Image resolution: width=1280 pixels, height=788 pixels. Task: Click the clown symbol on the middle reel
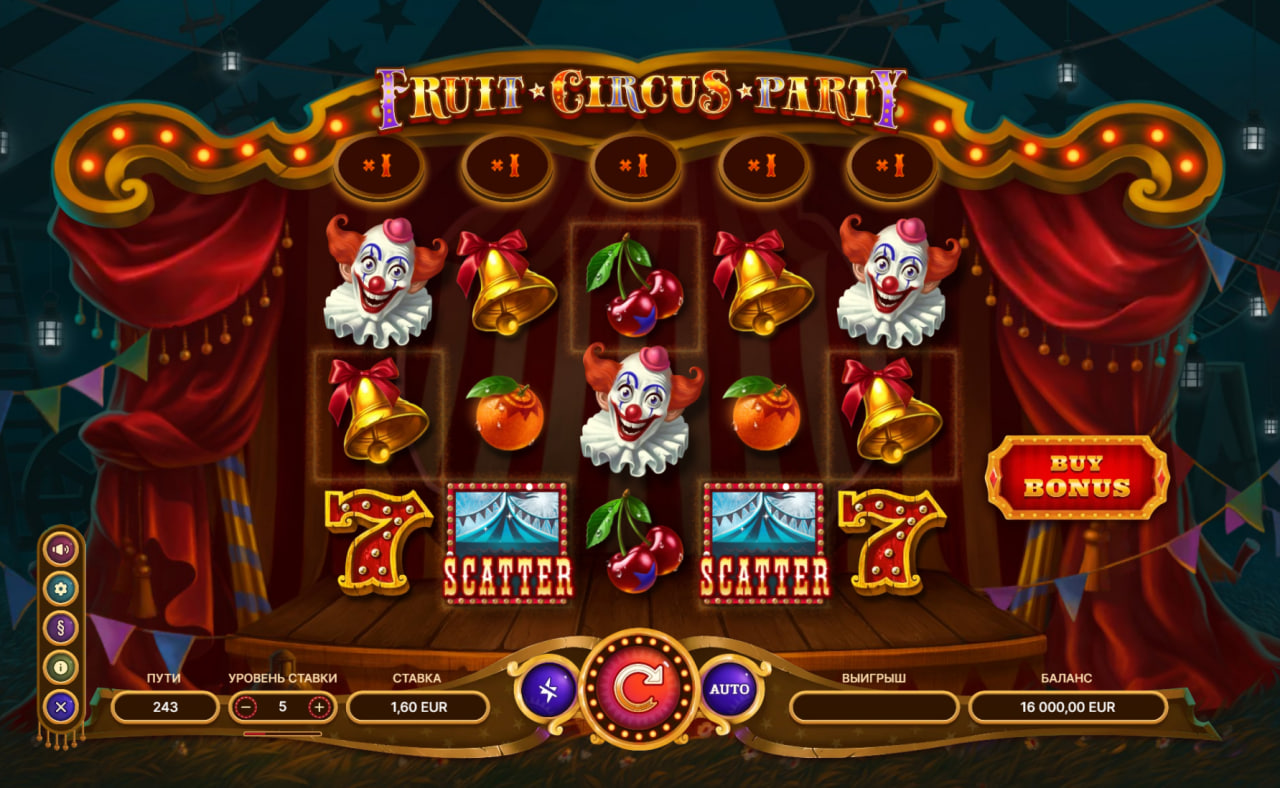point(634,410)
